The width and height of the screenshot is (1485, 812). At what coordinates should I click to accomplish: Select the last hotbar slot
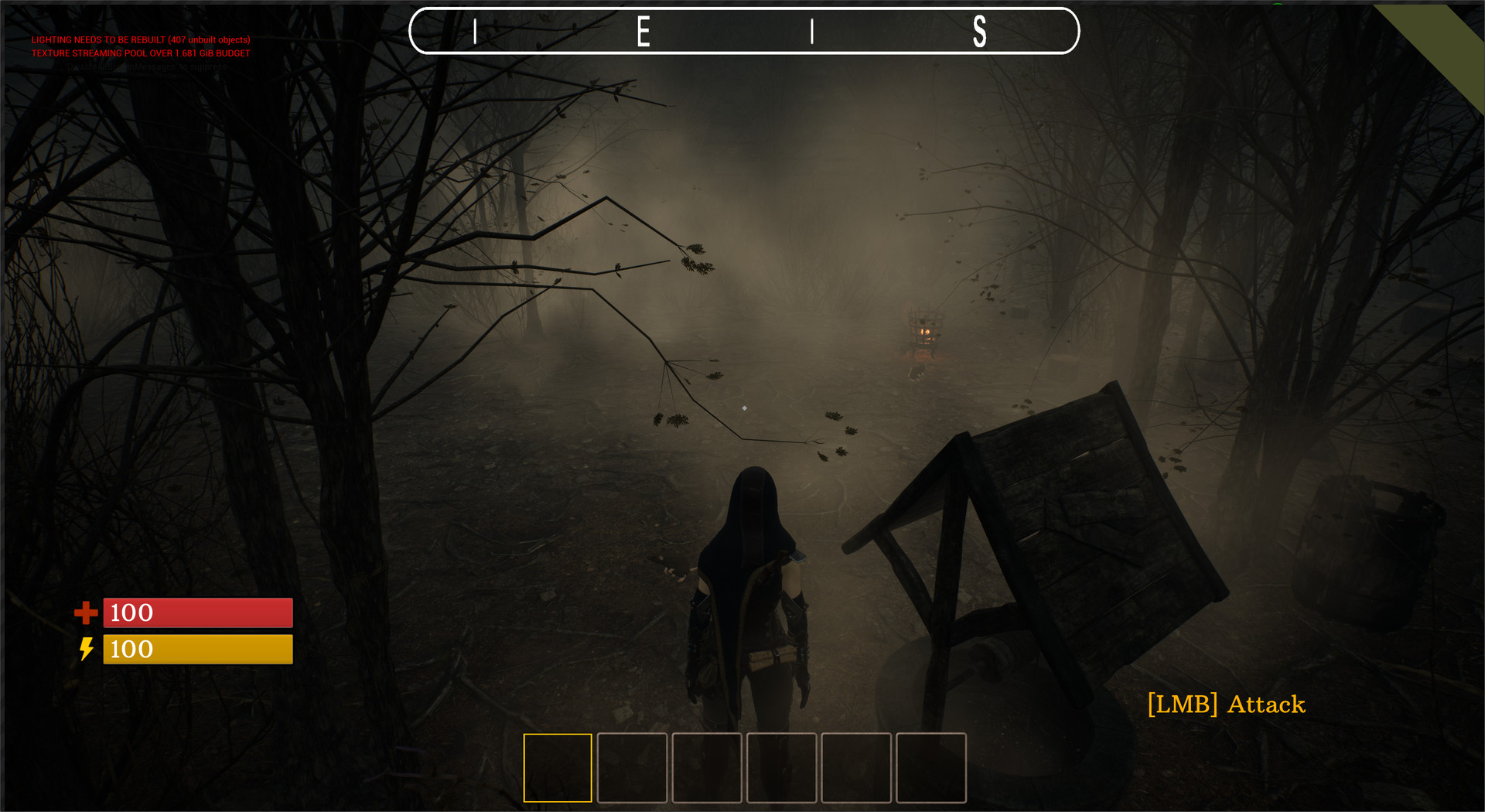[932, 767]
